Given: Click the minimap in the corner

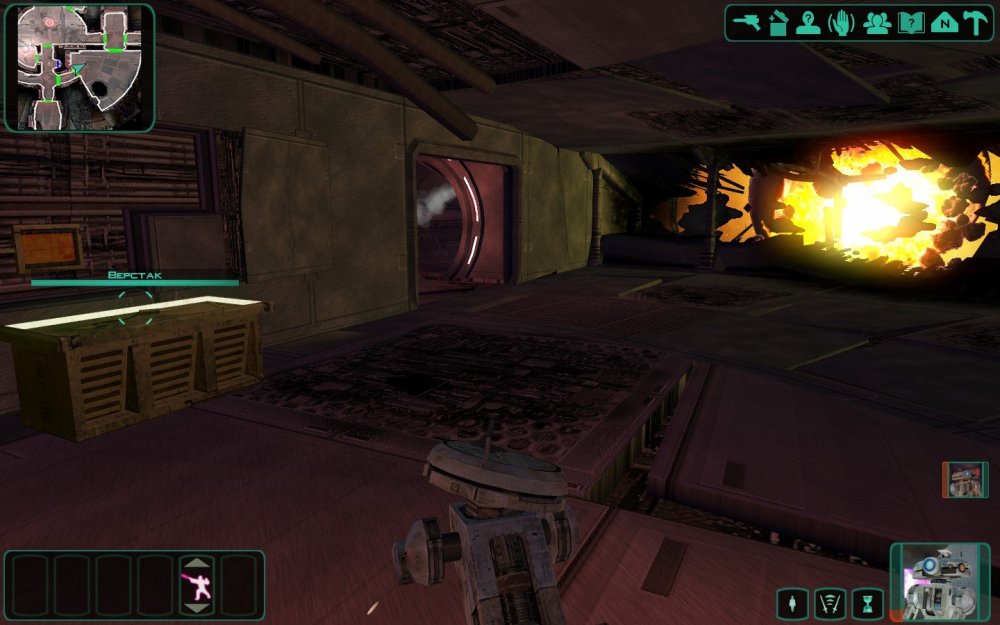Looking at the screenshot, I should [79, 67].
